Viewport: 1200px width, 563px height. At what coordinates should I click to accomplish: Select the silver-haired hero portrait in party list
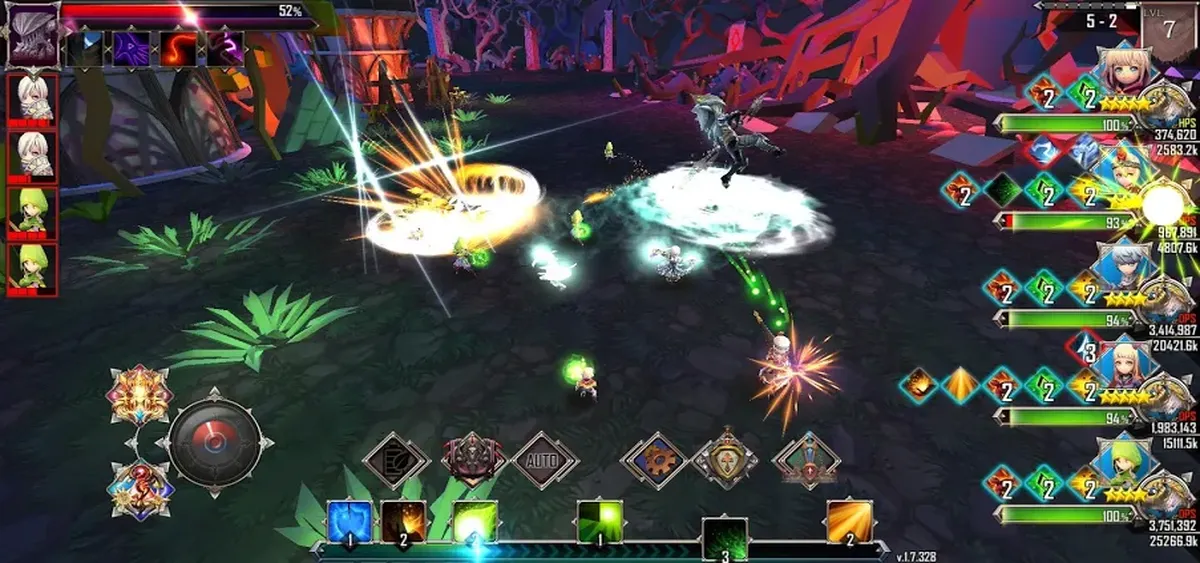(x=1126, y=268)
